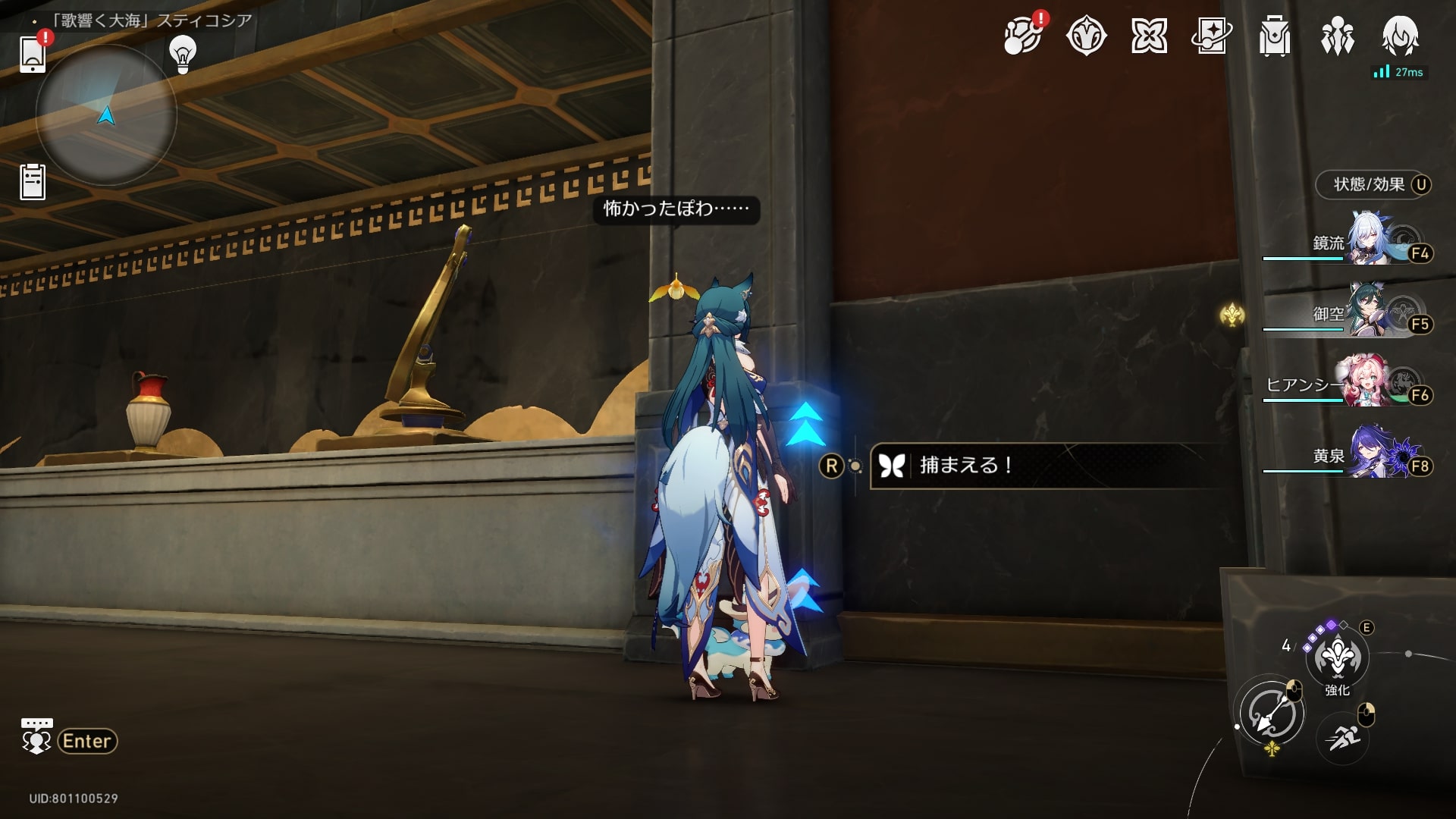Open the four-petal knot icon
Image resolution: width=1456 pixels, height=819 pixels.
pyautogui.click(x=1149, y=36)
